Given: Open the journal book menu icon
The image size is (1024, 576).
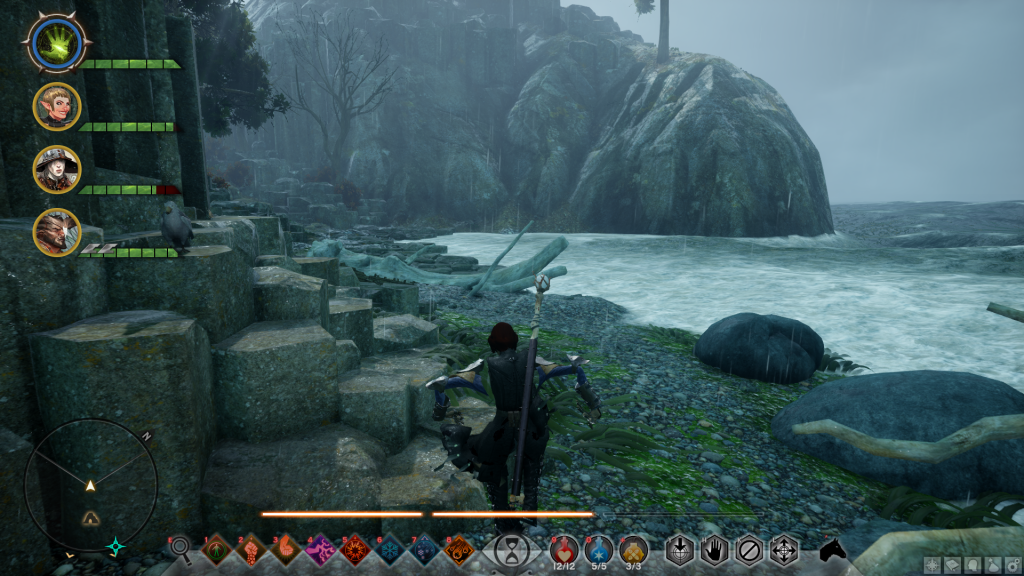Looking at the screenshot, I should coord(951,565).
